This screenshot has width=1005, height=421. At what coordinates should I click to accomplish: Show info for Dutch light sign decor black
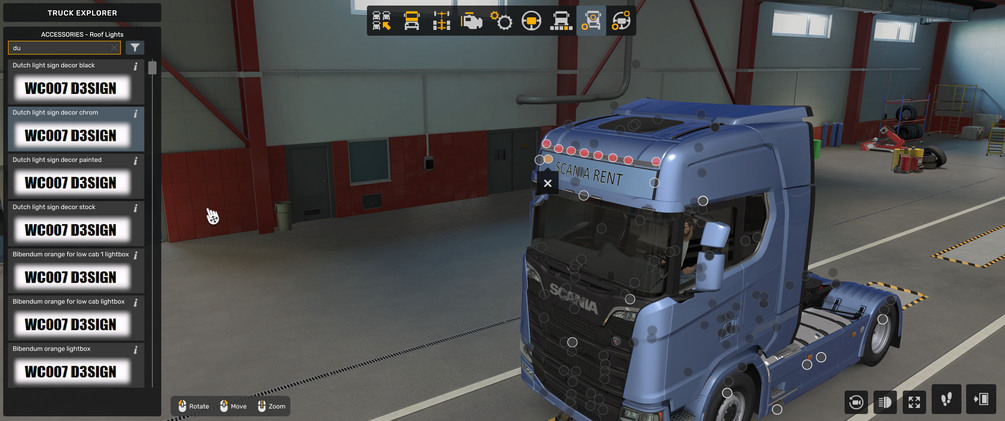[x=136, y=67]
